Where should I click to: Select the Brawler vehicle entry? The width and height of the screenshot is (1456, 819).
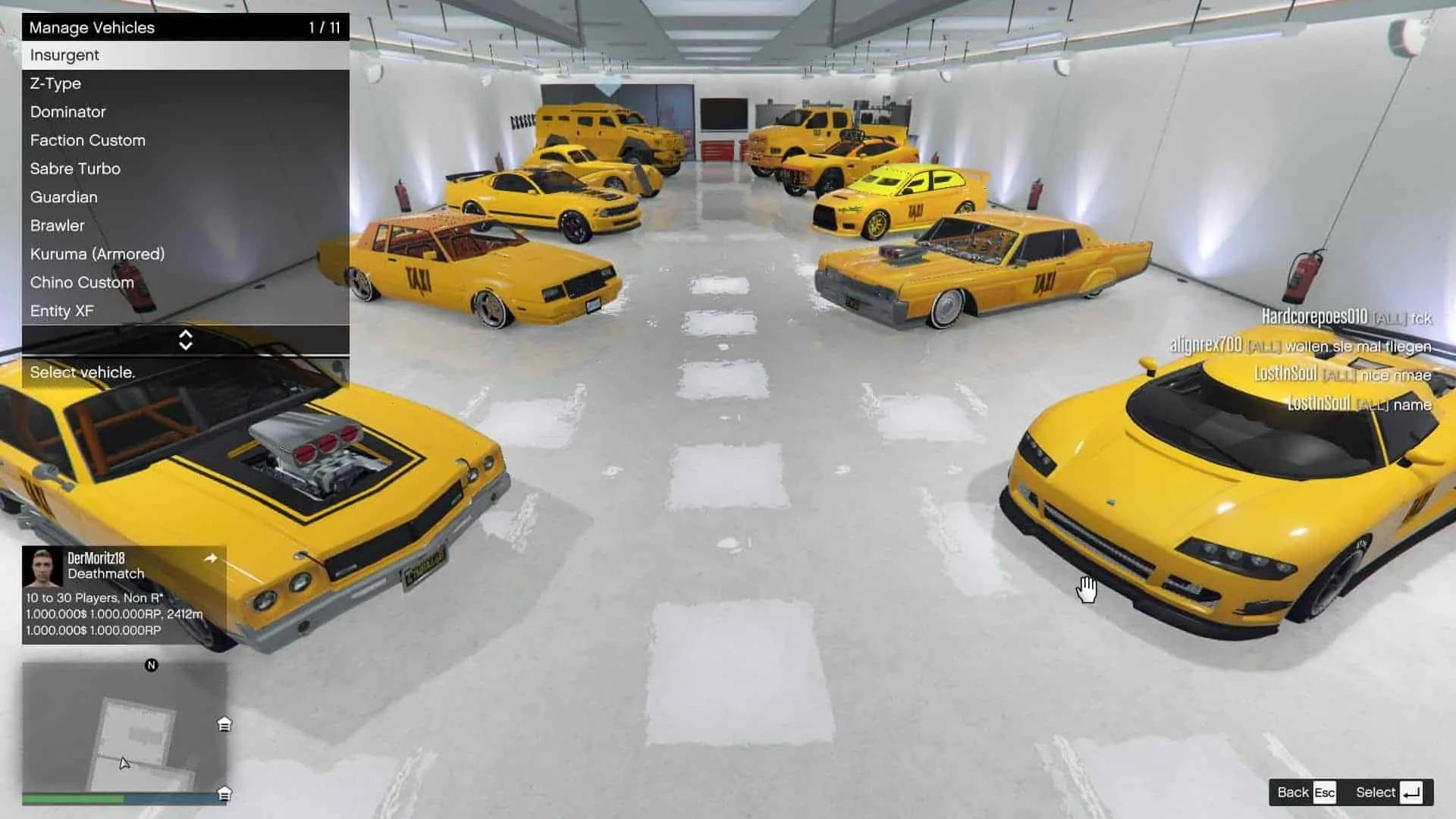[x=185, y=225]
